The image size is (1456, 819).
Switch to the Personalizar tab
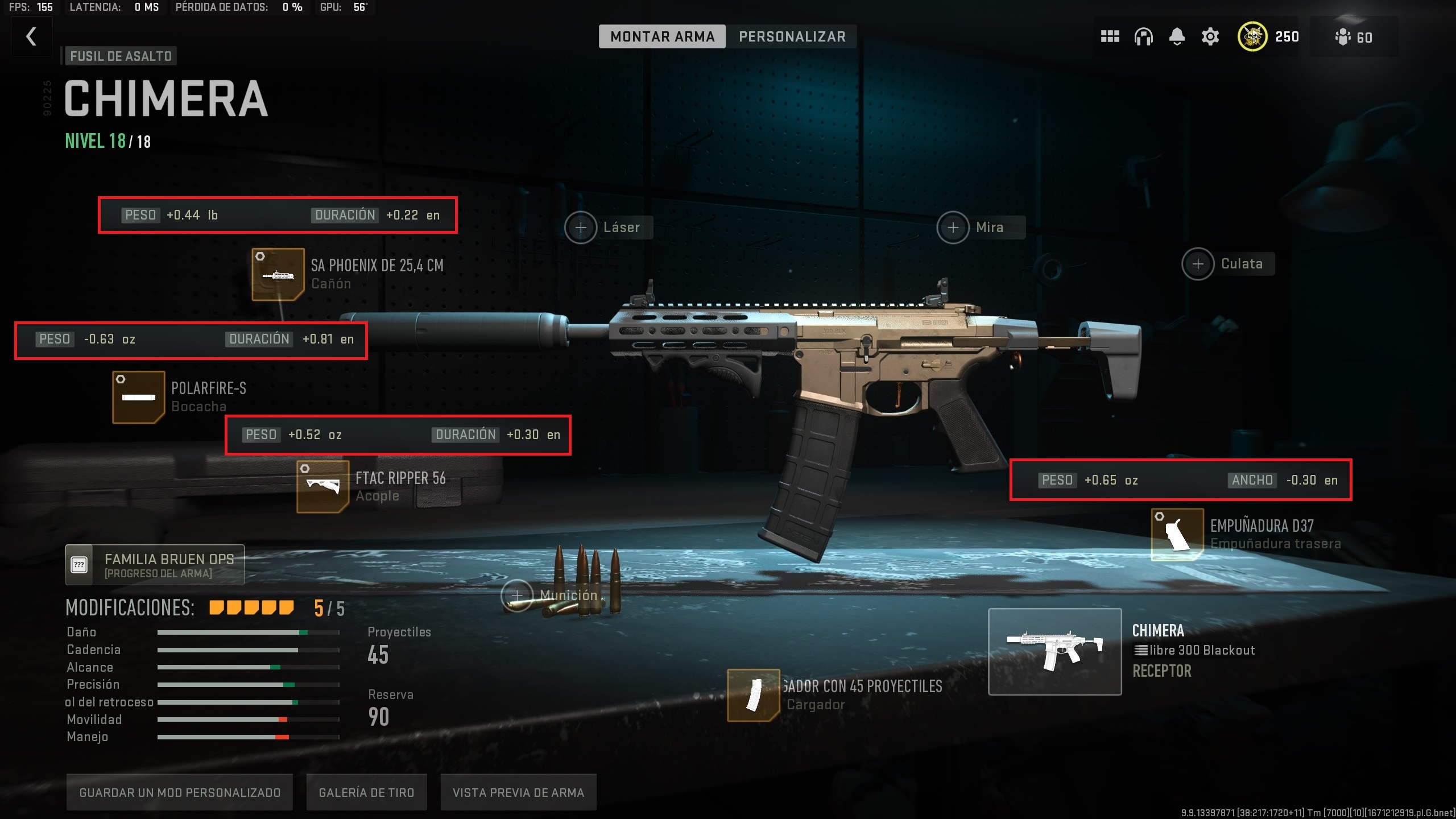click(x=792, y=36)
